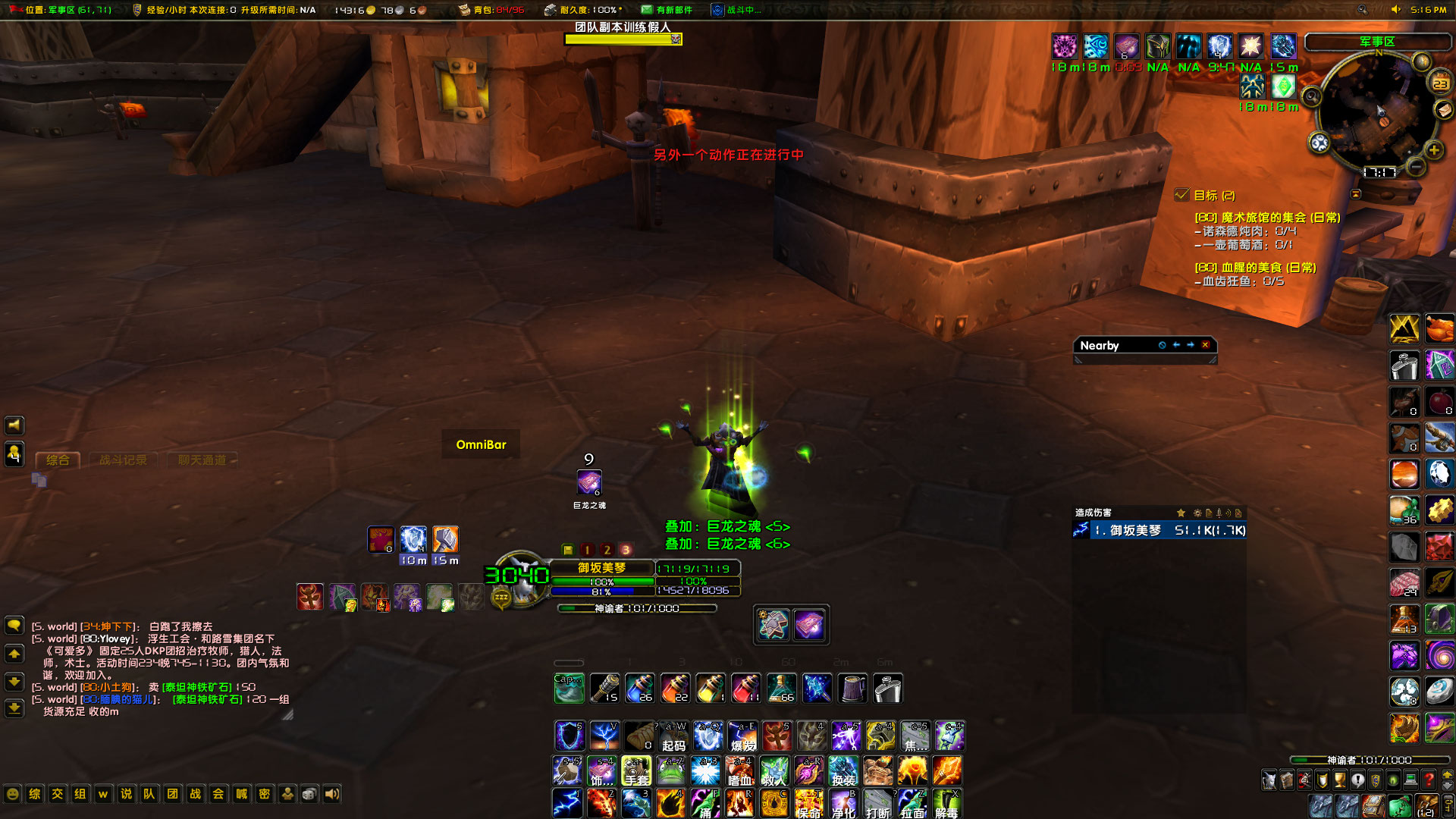
Task: Trigger the 嗜血 bloodlust action button
Action: pyautogui.click(x=740, y=770)
